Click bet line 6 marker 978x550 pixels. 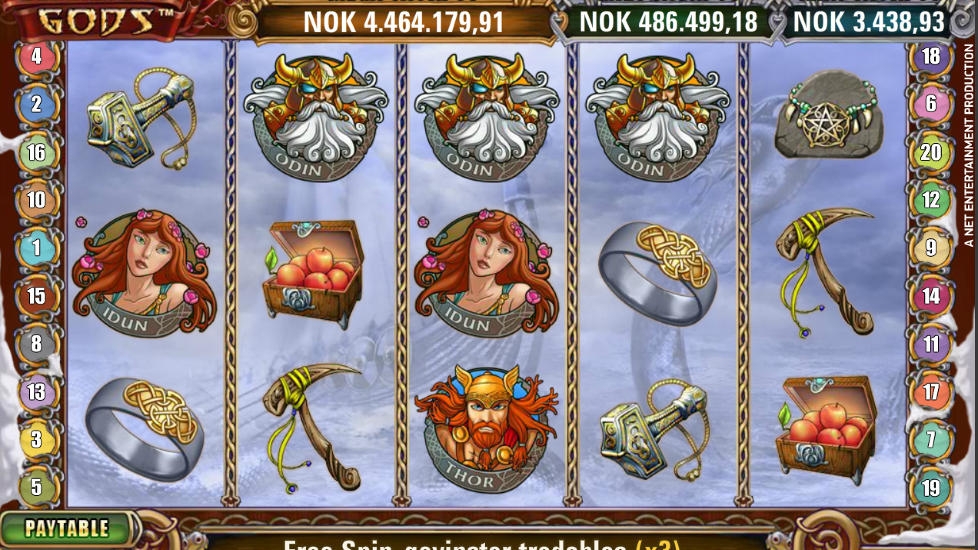[931, 103]
